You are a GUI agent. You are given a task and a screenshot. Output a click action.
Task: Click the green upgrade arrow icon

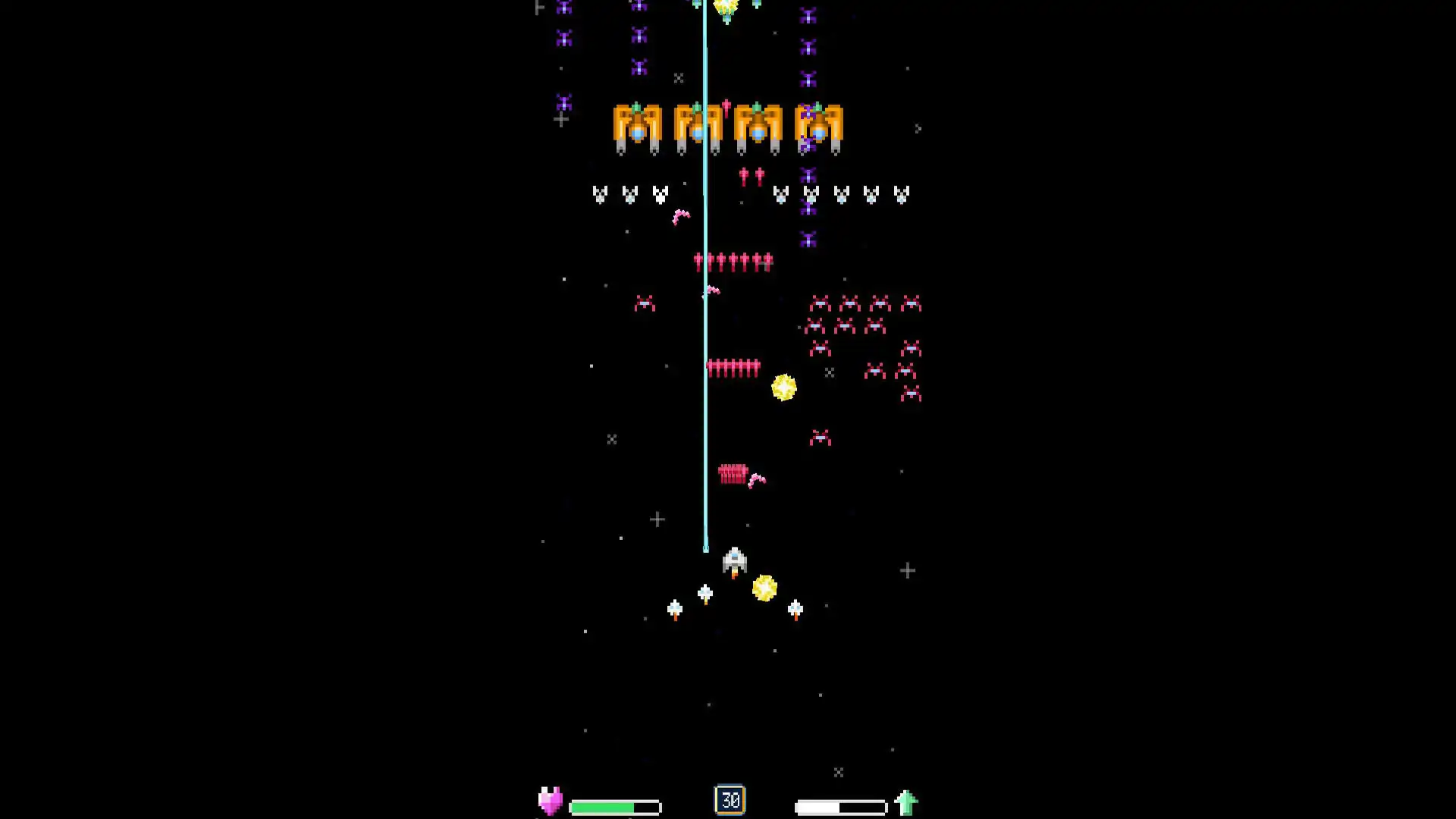[x=907, y=800]
